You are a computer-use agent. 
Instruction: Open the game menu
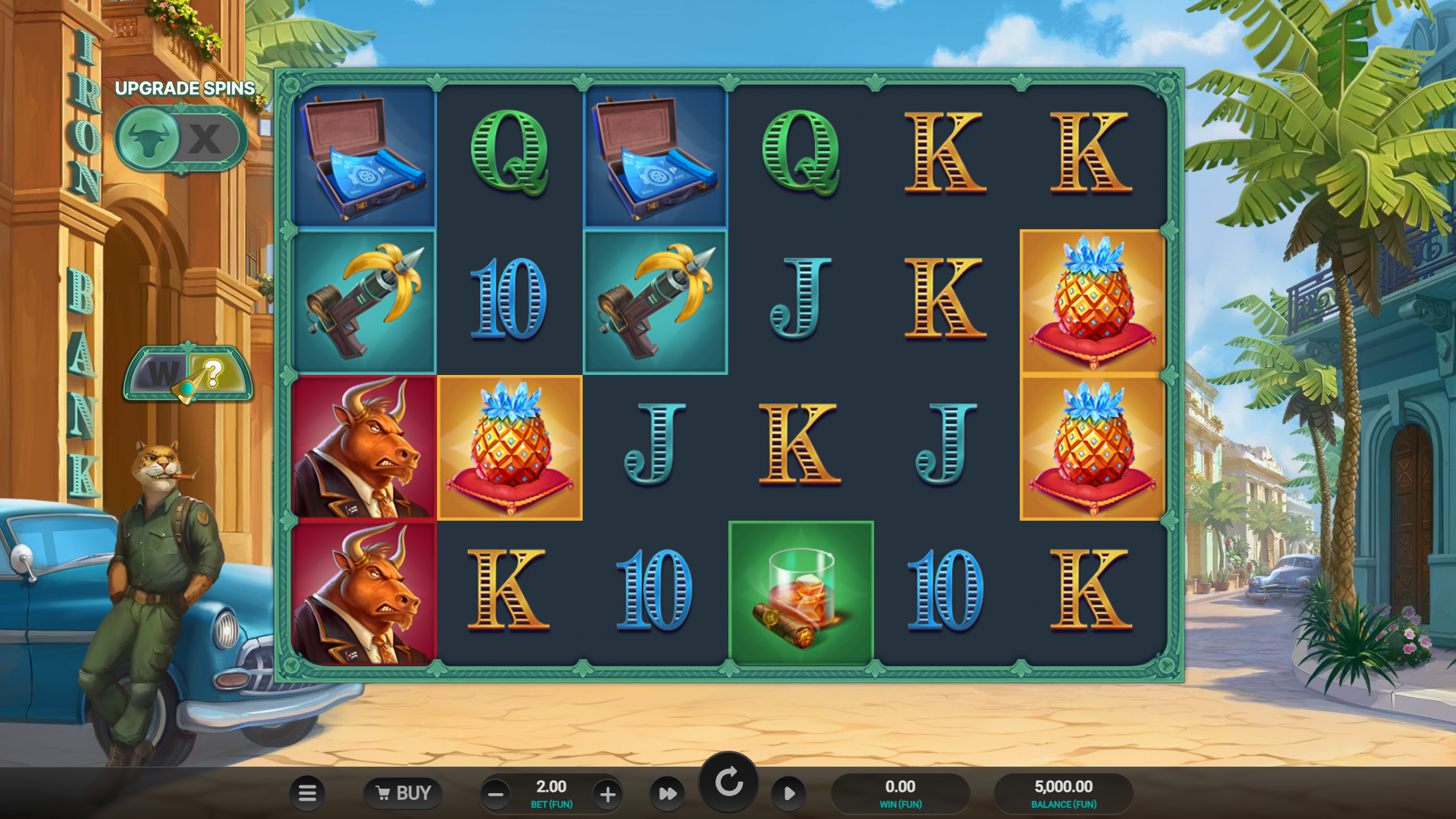[x=307, y=792]
